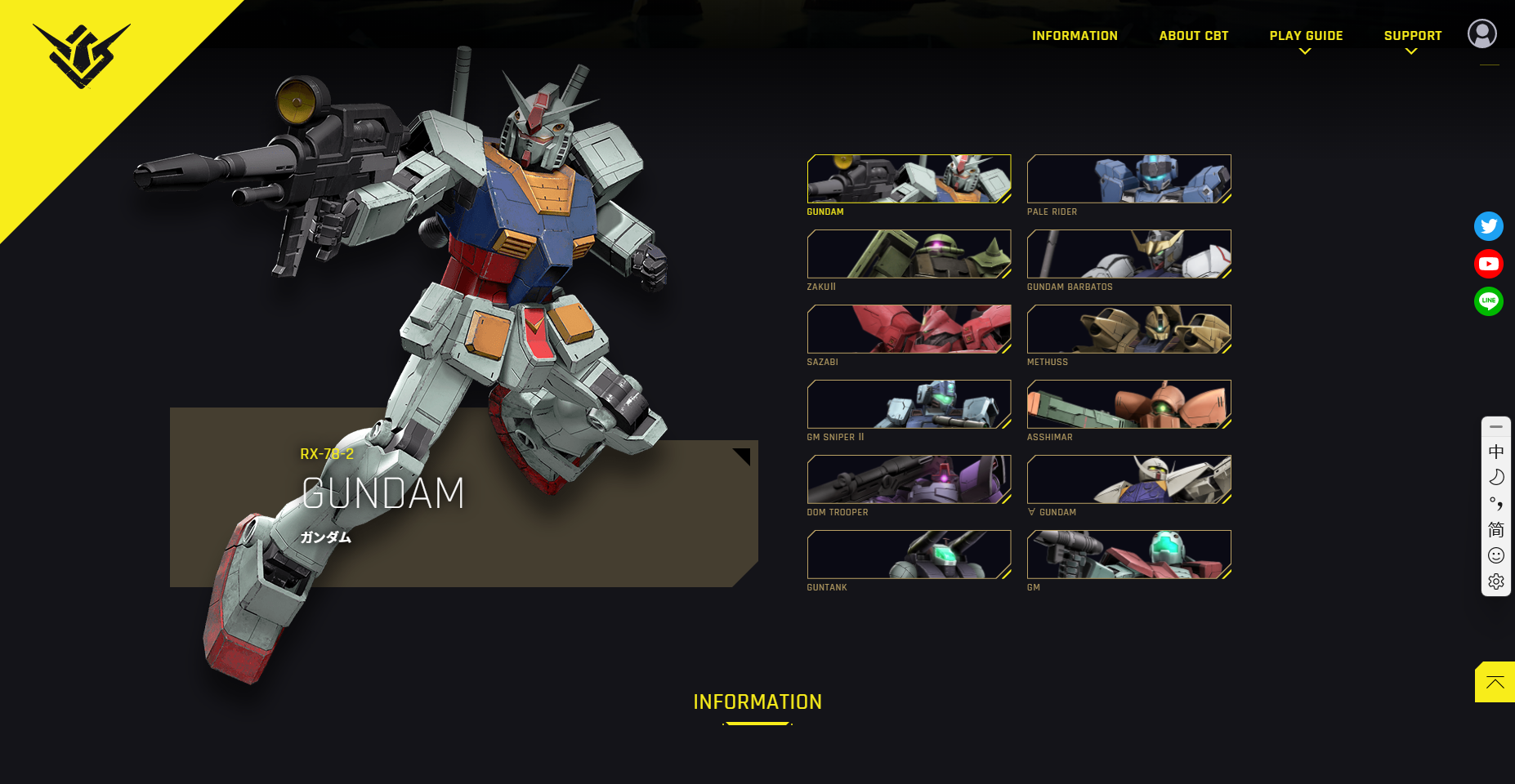Select the Gundam Barbatos thumbnail
This screenshot has height=784, width=1515.
coord(1128,254)
